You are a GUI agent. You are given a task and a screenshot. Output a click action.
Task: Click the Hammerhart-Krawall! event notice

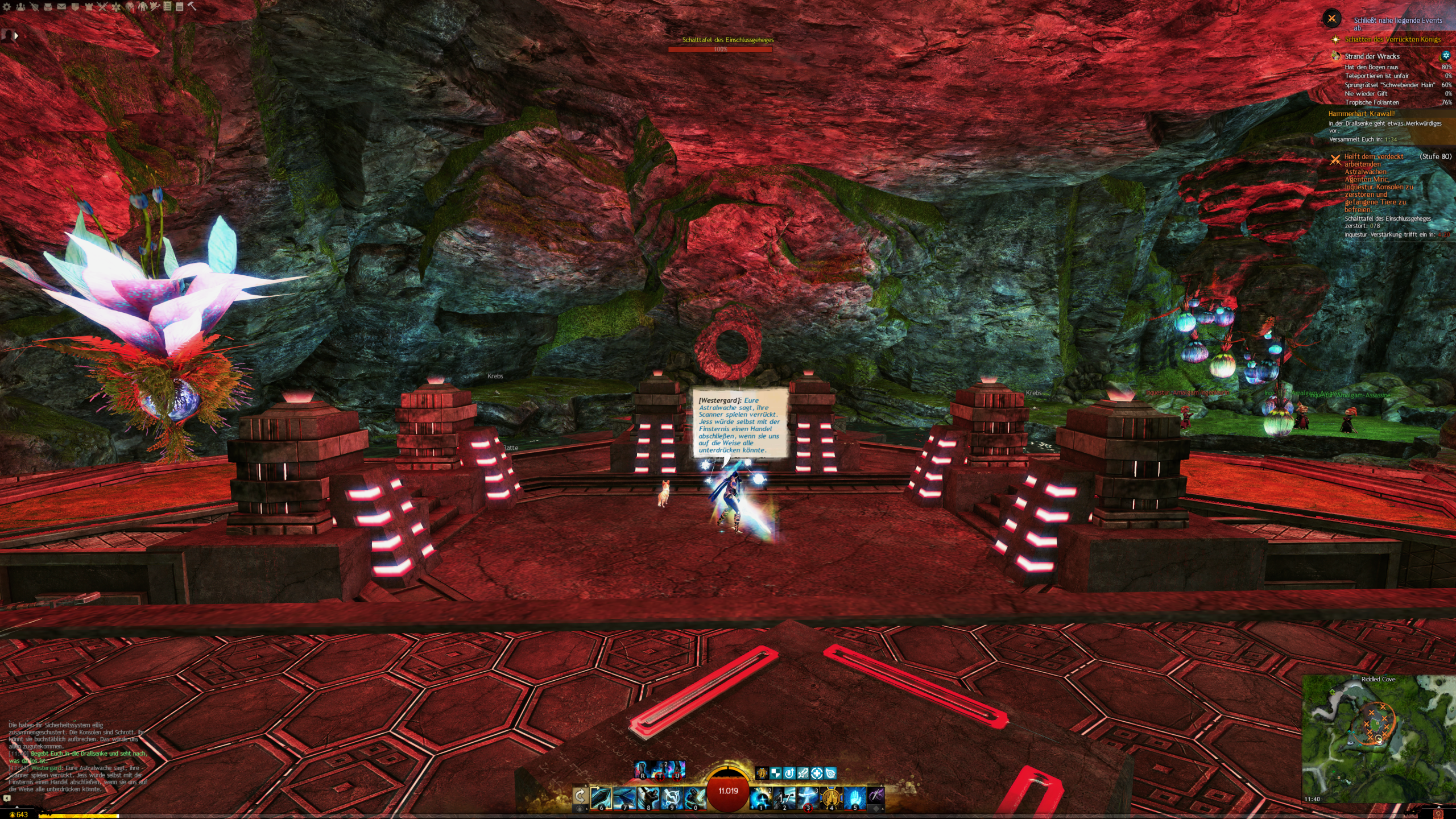pyautogui.click(x=1361, y=114)
